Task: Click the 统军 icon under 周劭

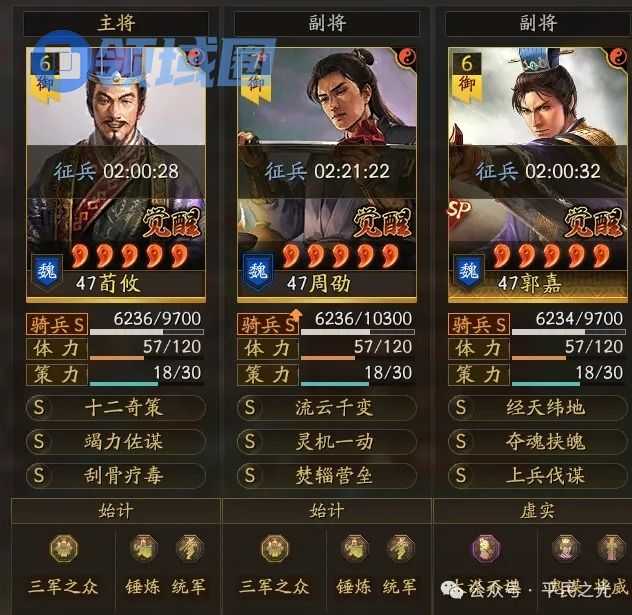Action: pos(400,549)
